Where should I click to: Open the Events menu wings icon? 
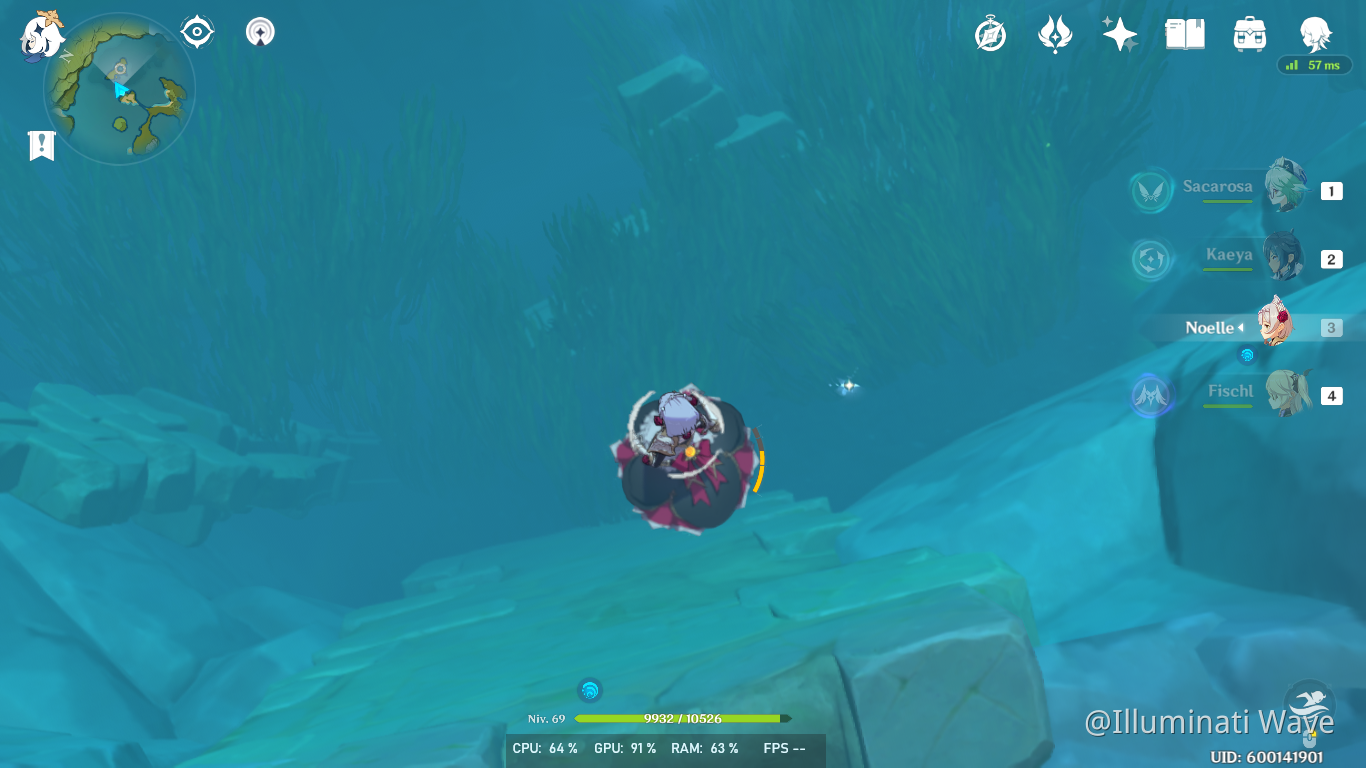tap(1054, 33)
